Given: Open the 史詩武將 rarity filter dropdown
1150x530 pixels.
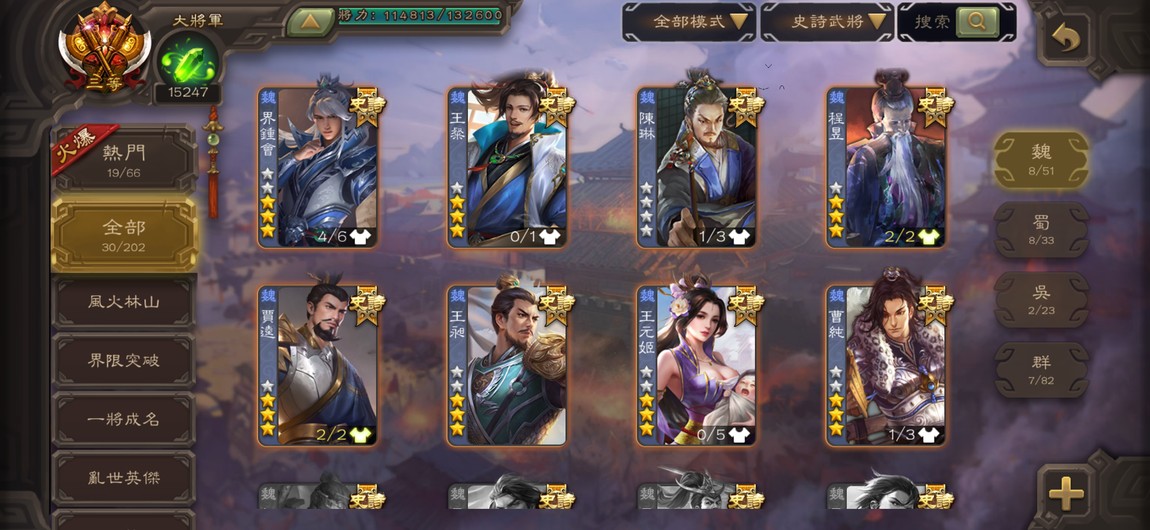Looking at the screenshot, I should click(x=826, y=21).
